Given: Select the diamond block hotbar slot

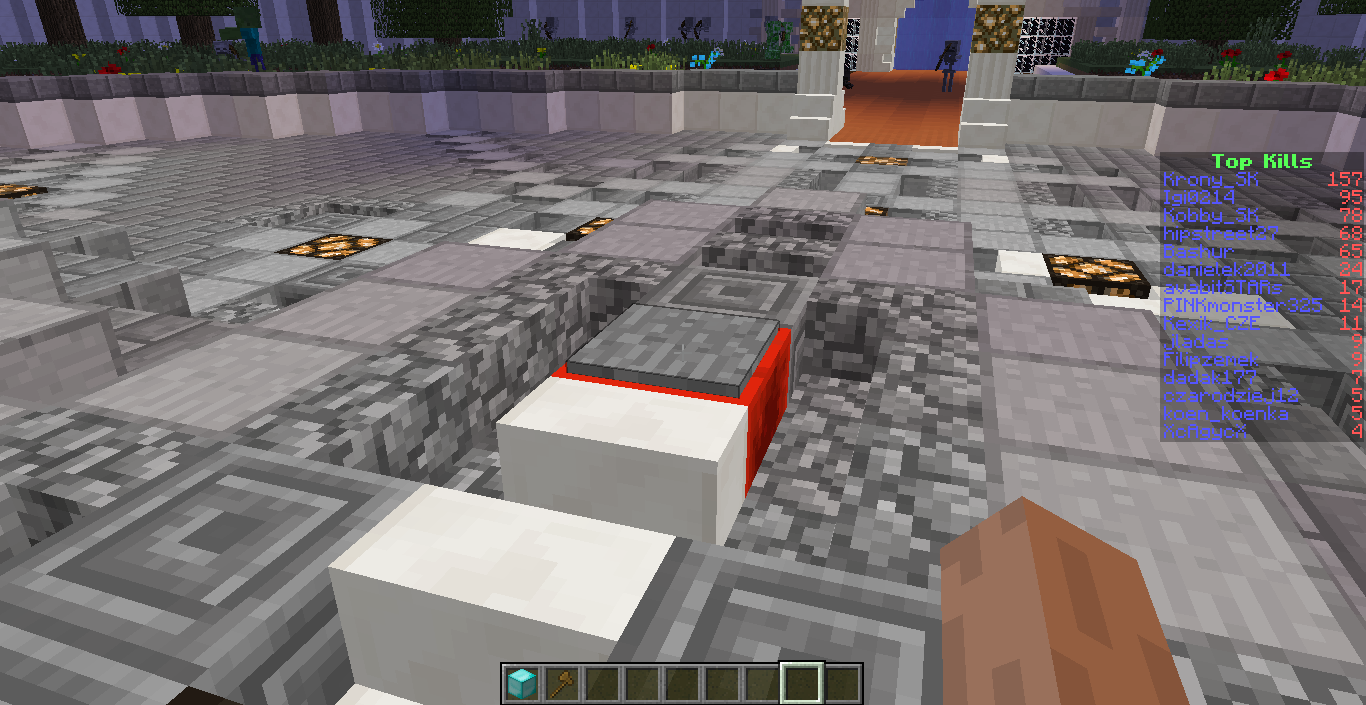Looking at the screenshot, I should point(521,684).
